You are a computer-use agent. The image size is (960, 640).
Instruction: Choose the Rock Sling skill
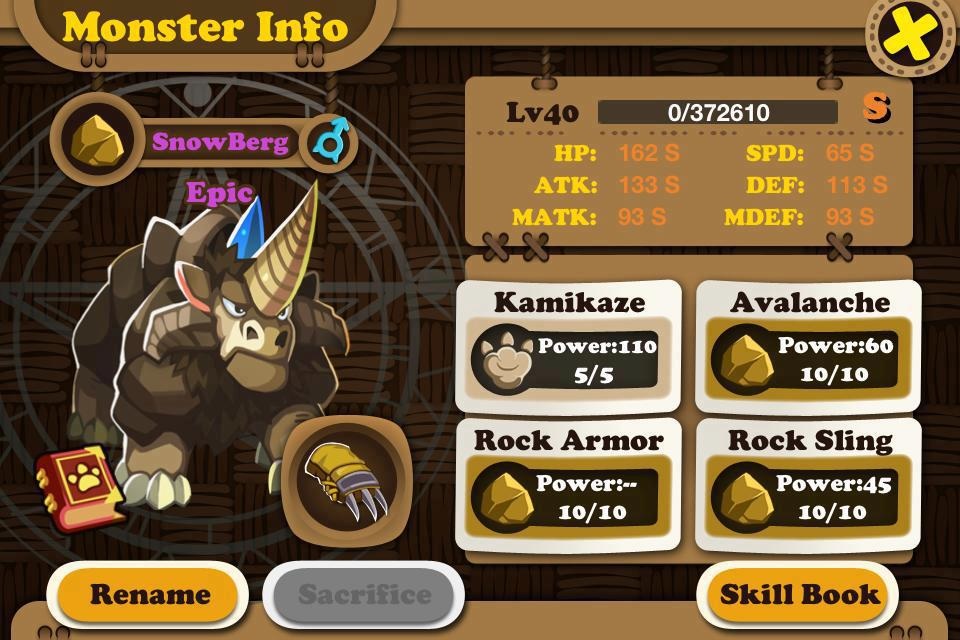[x=809, y=484]
